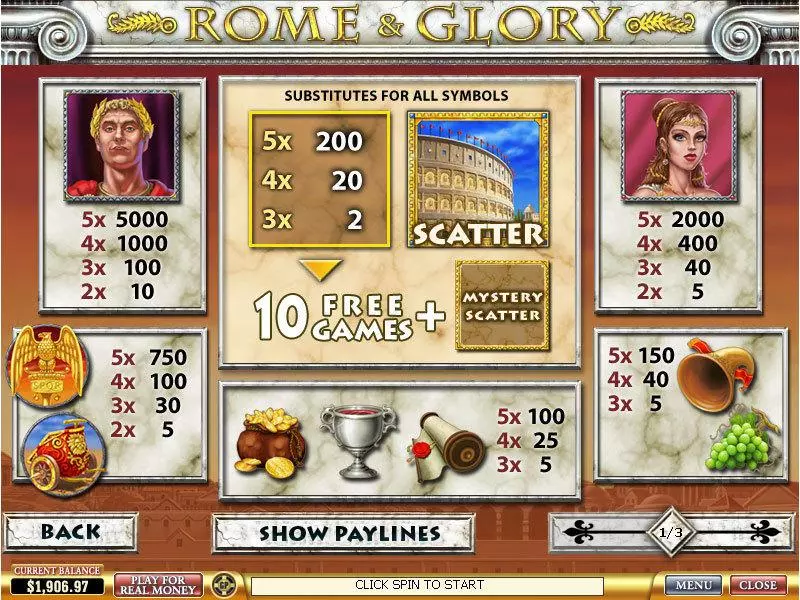Click the round gold emblem button

[x=226, y=584]
